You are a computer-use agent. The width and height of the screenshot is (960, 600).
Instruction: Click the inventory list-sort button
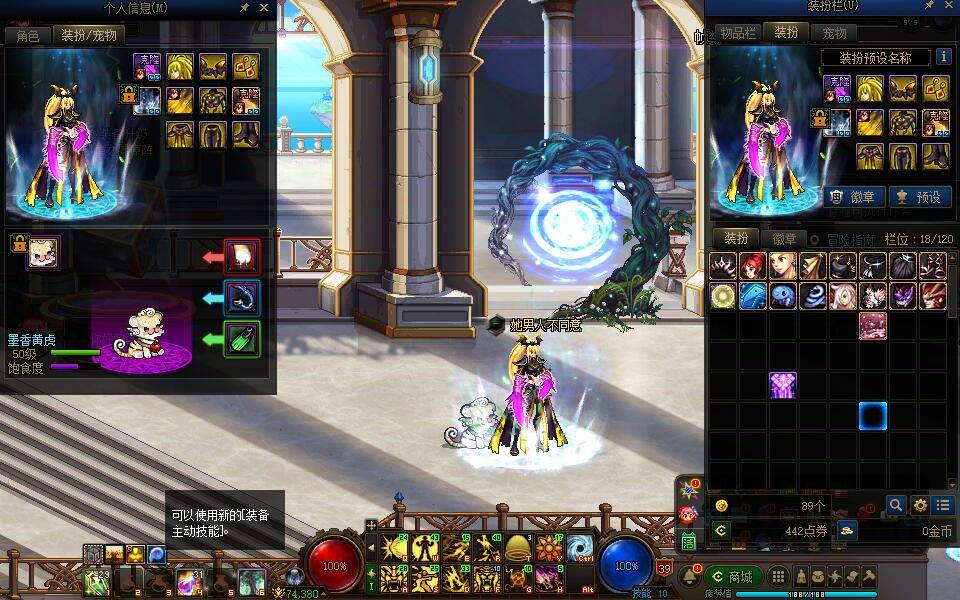point(942,505)
